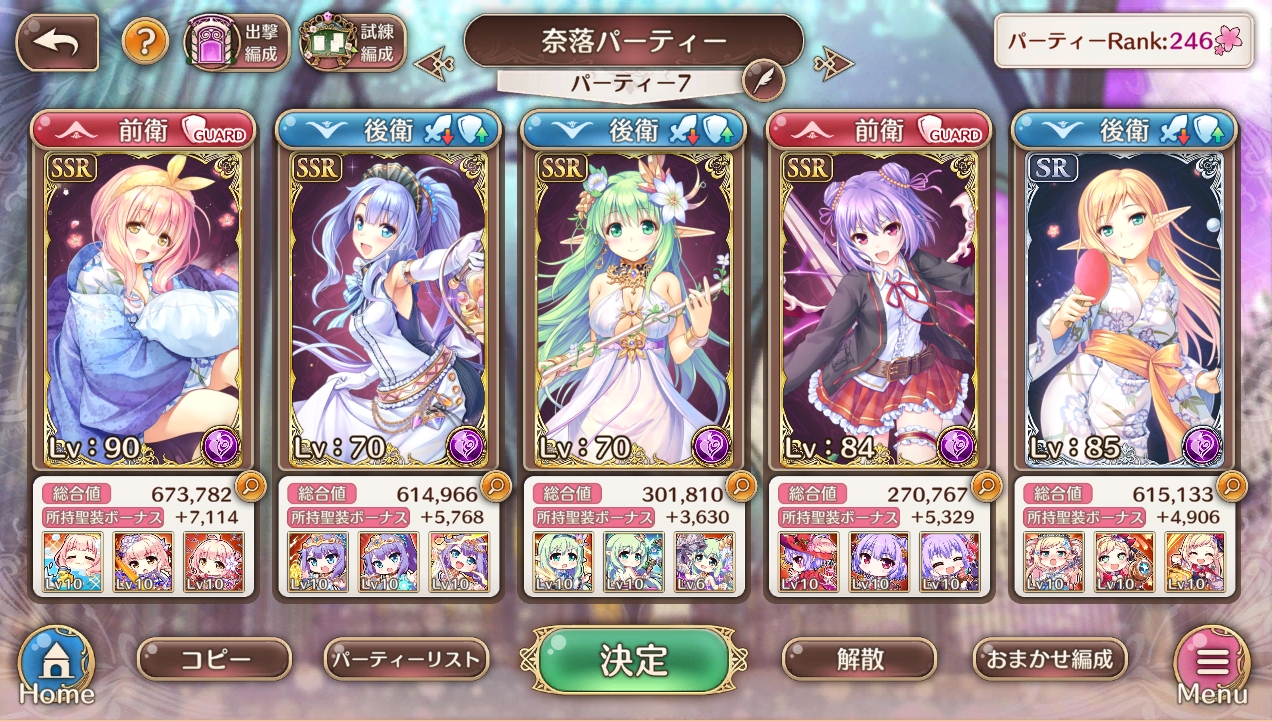Open the パーティーリスト party list
1272x721 pixels.
pos(407,659)
